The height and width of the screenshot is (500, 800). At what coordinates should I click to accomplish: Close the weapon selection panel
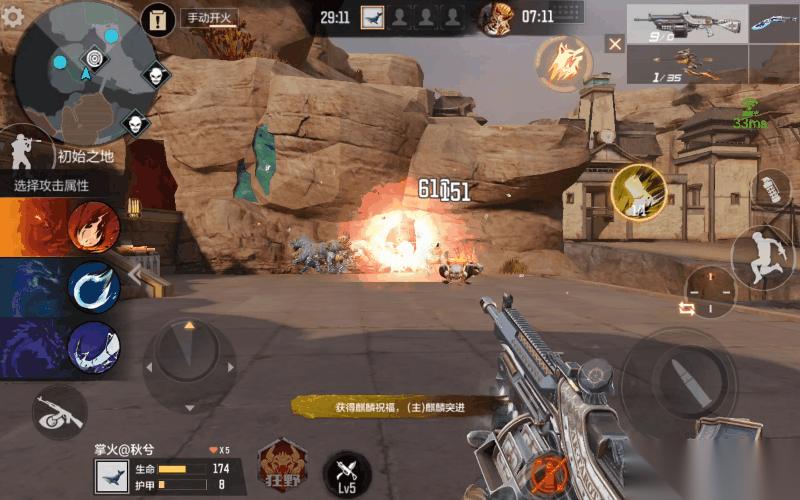click(x=614, y=43)
